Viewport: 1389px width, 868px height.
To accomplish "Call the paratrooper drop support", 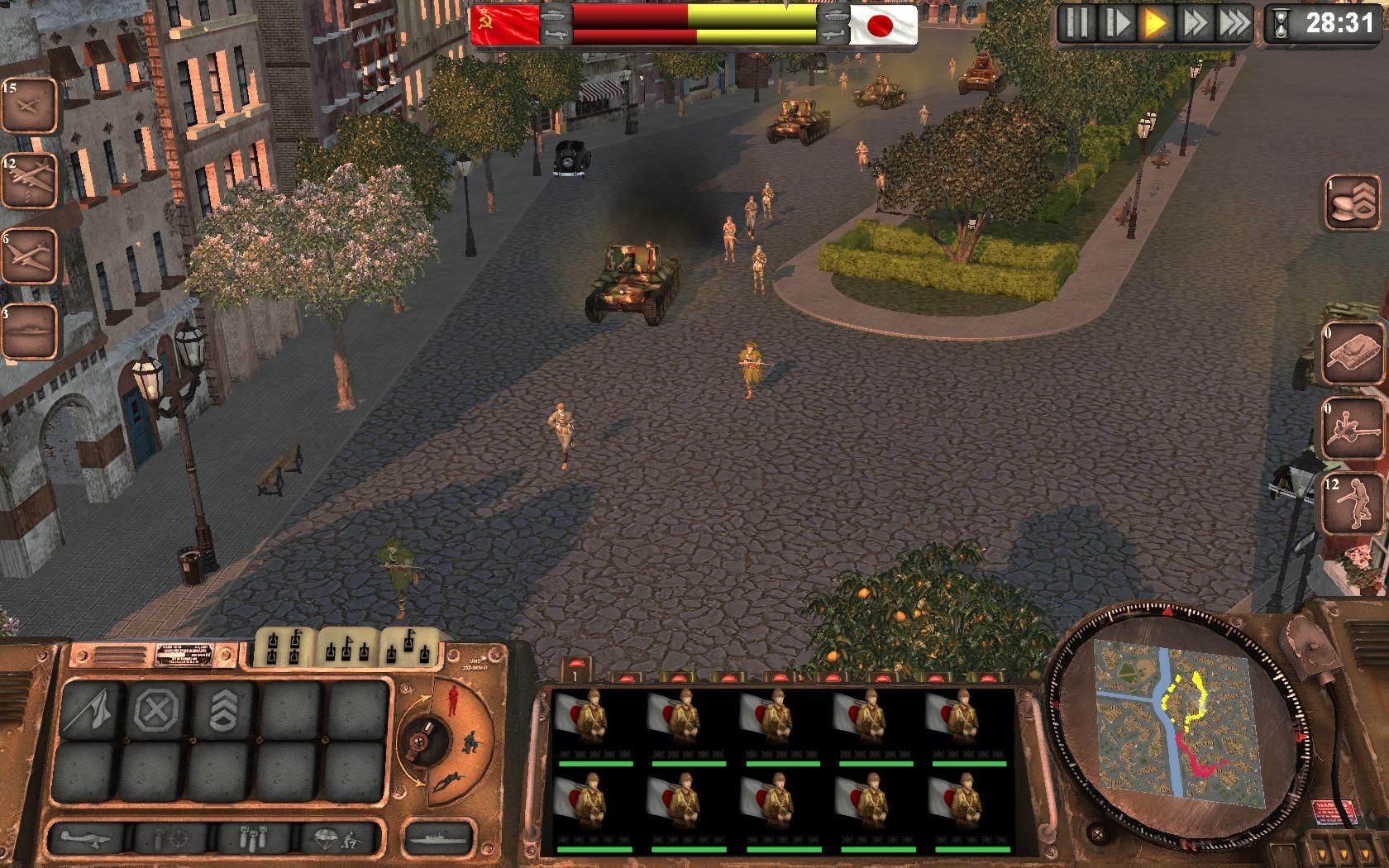I will tap(339, 840).
